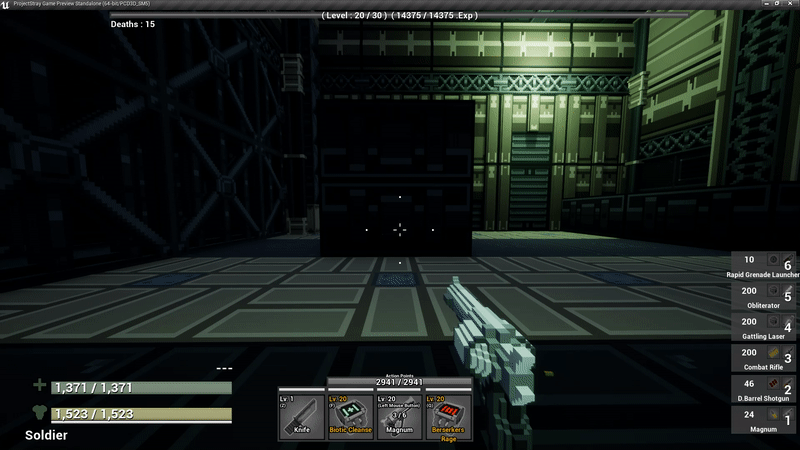Activate the Biotic Cleanse ability
The image size is (800, 450).
point(351,415)
